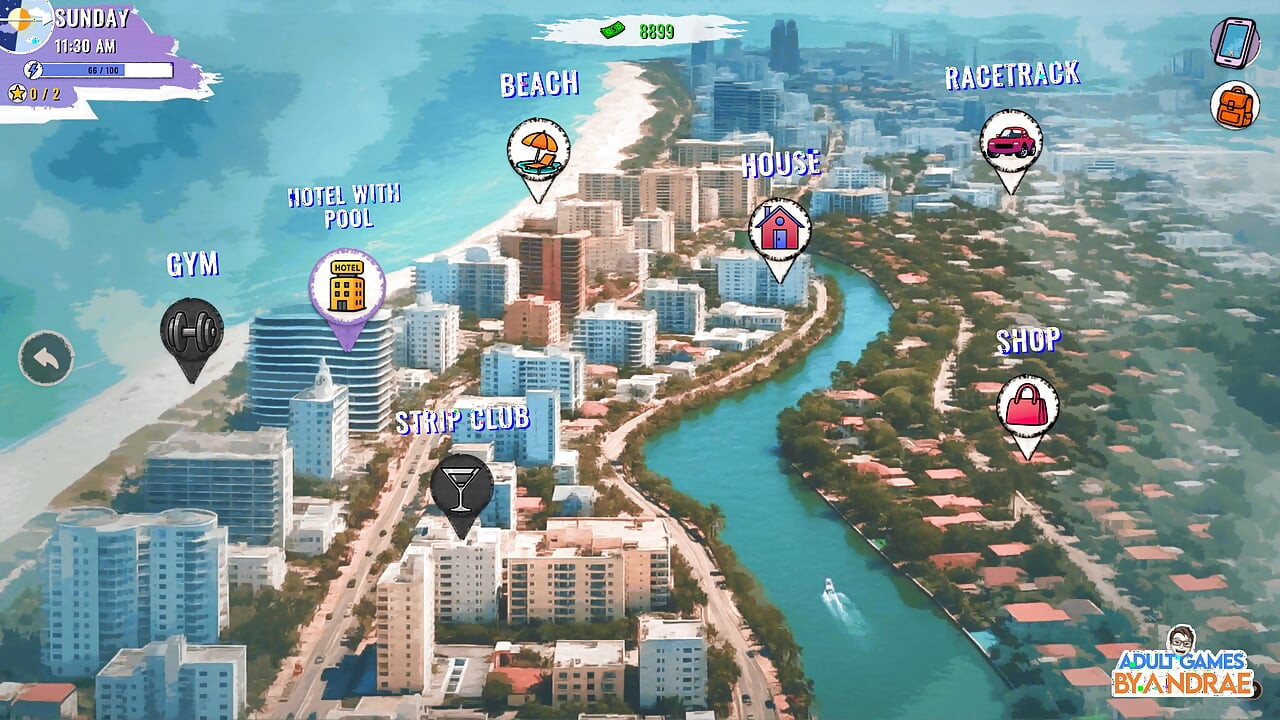Go to the Racetrack car marker
Image resolution: width=1280 pixels, height=720 pixels.
(x=1010, y=143)
